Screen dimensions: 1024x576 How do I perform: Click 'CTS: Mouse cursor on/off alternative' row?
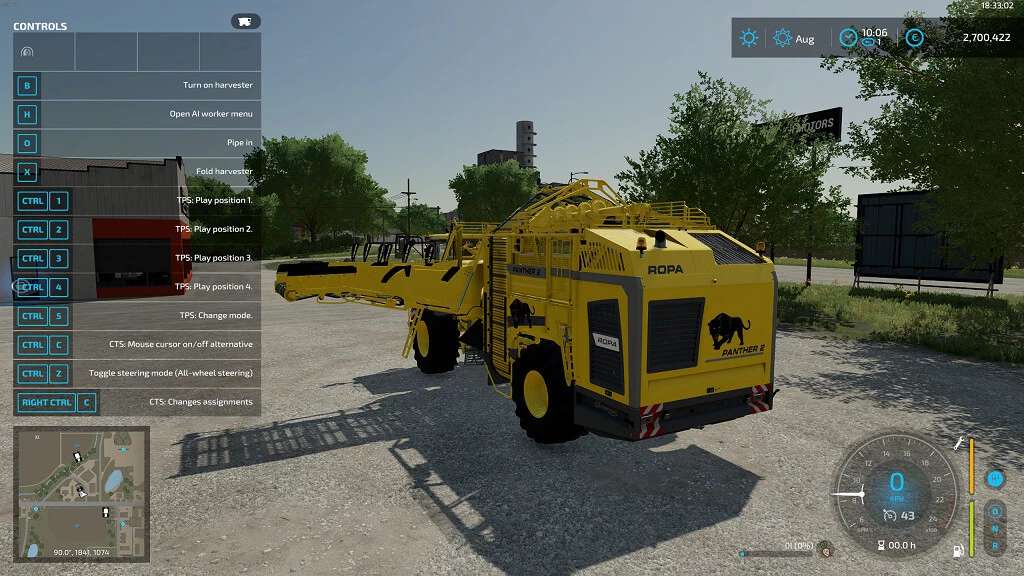(x=137, y=344)
